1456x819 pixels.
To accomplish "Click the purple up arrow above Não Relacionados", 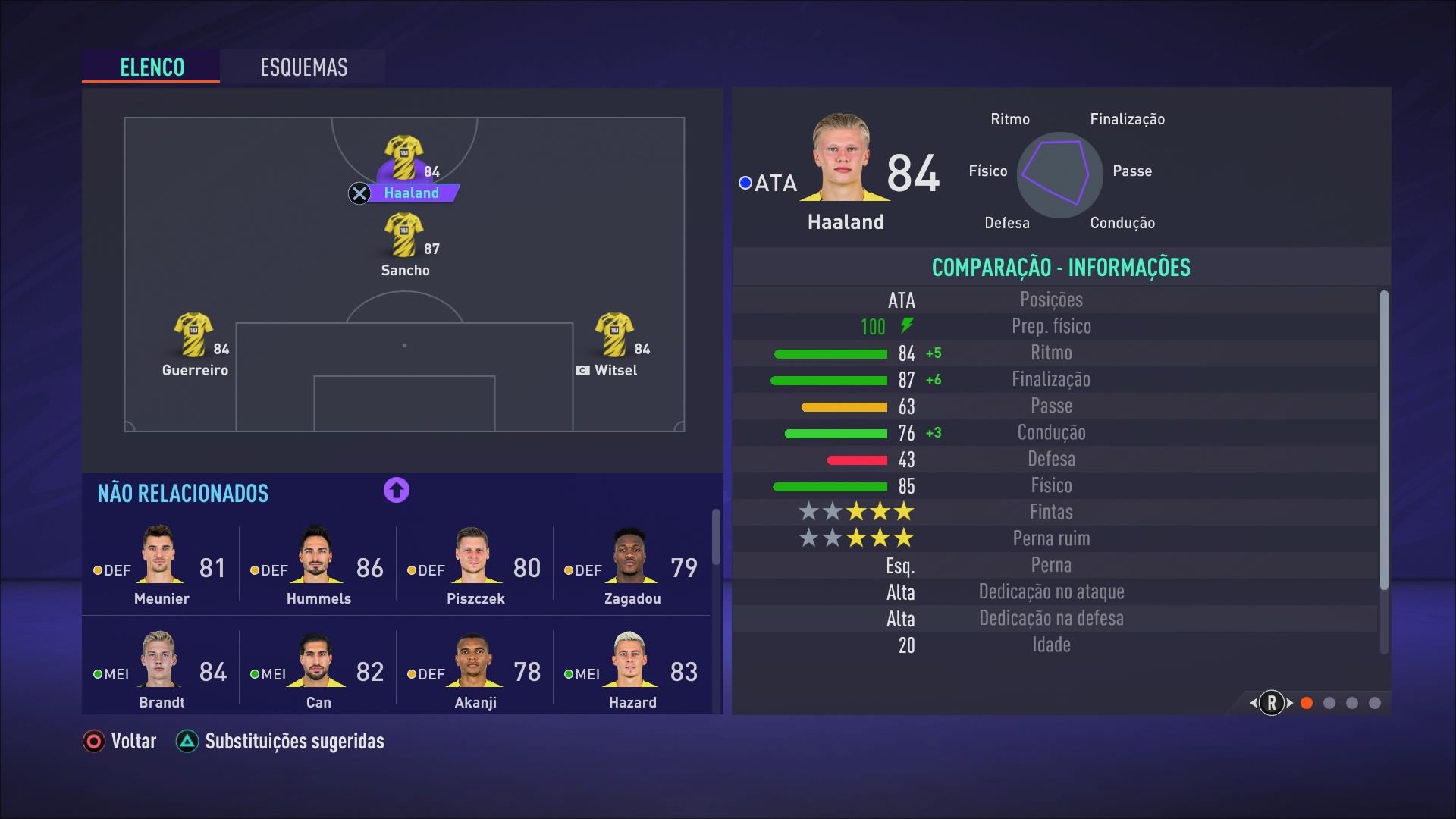I will 395,491.
